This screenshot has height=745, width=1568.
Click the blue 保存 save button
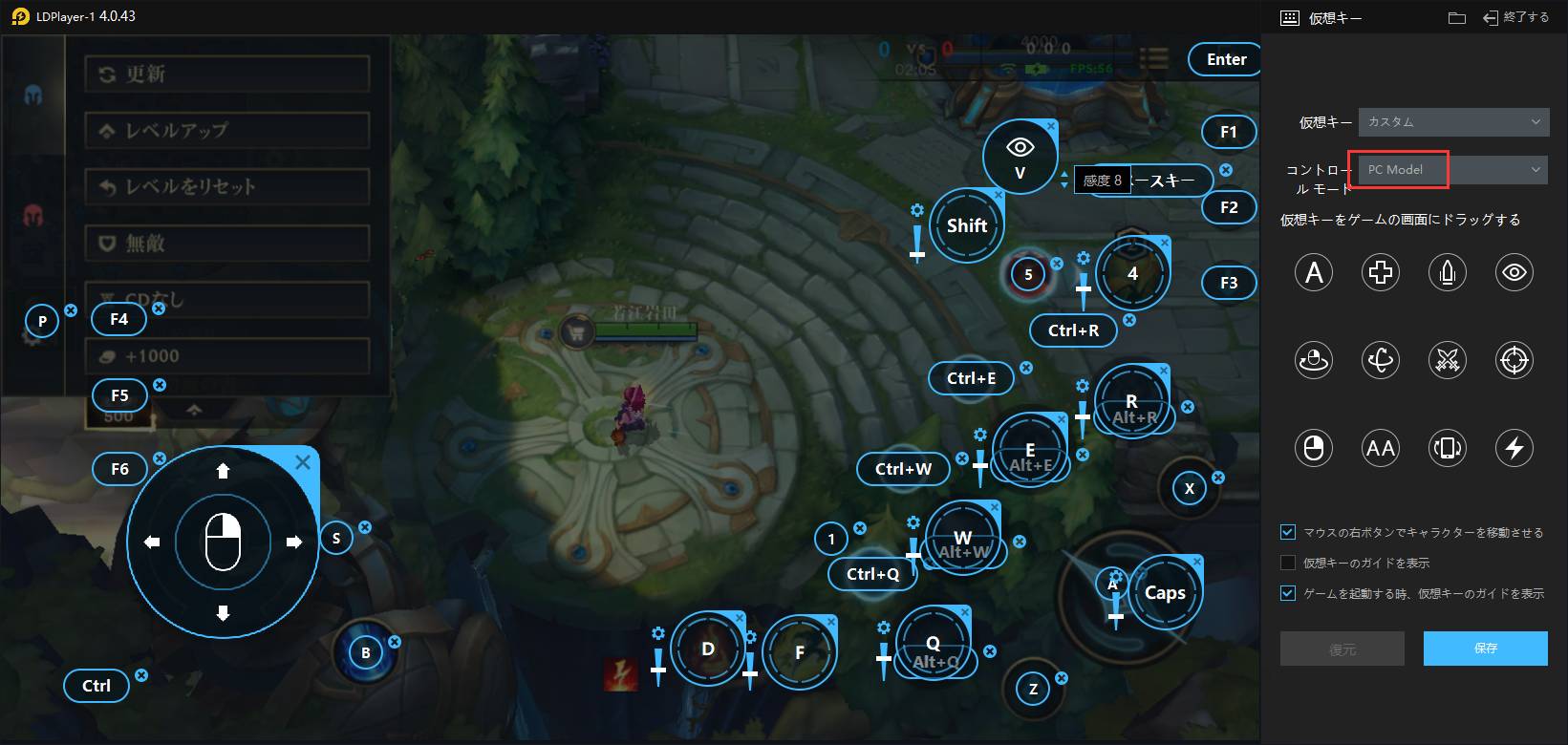coord(1485,649)
